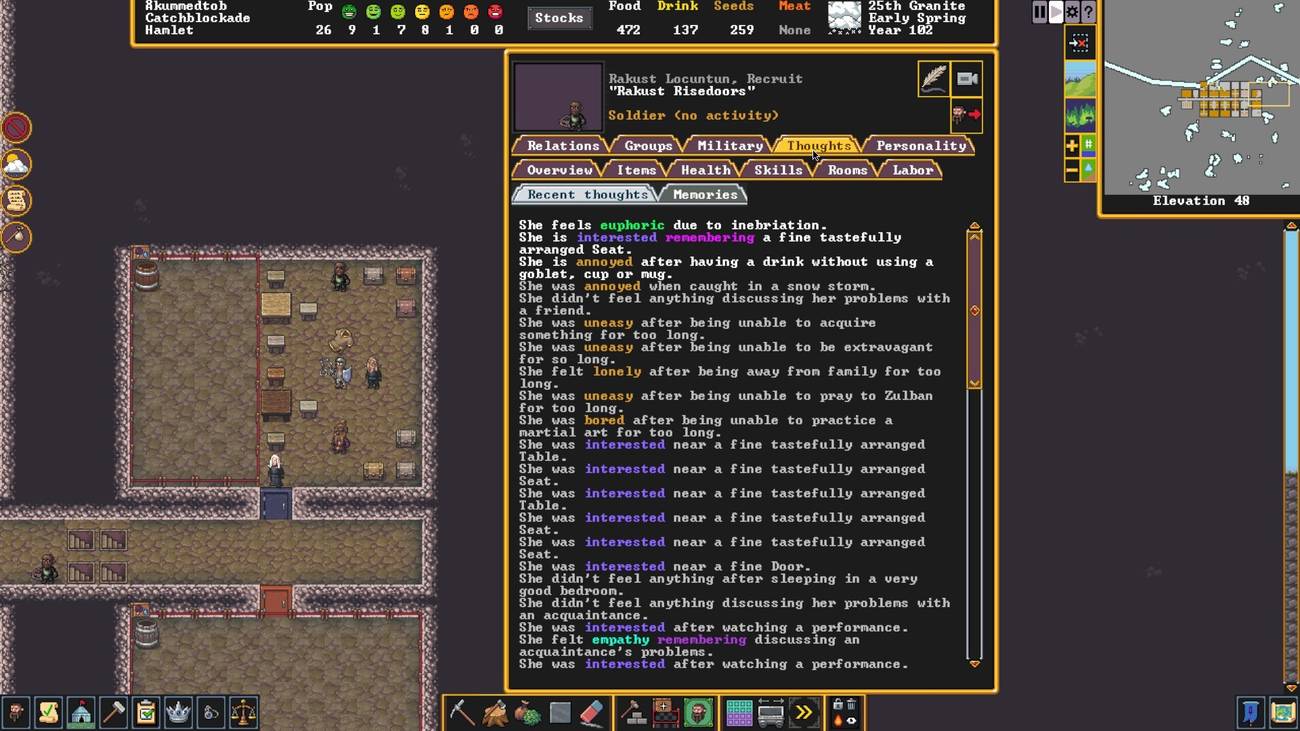Open the hauling minecart menu
The image size is (1300, 731).
pos(771,712)
